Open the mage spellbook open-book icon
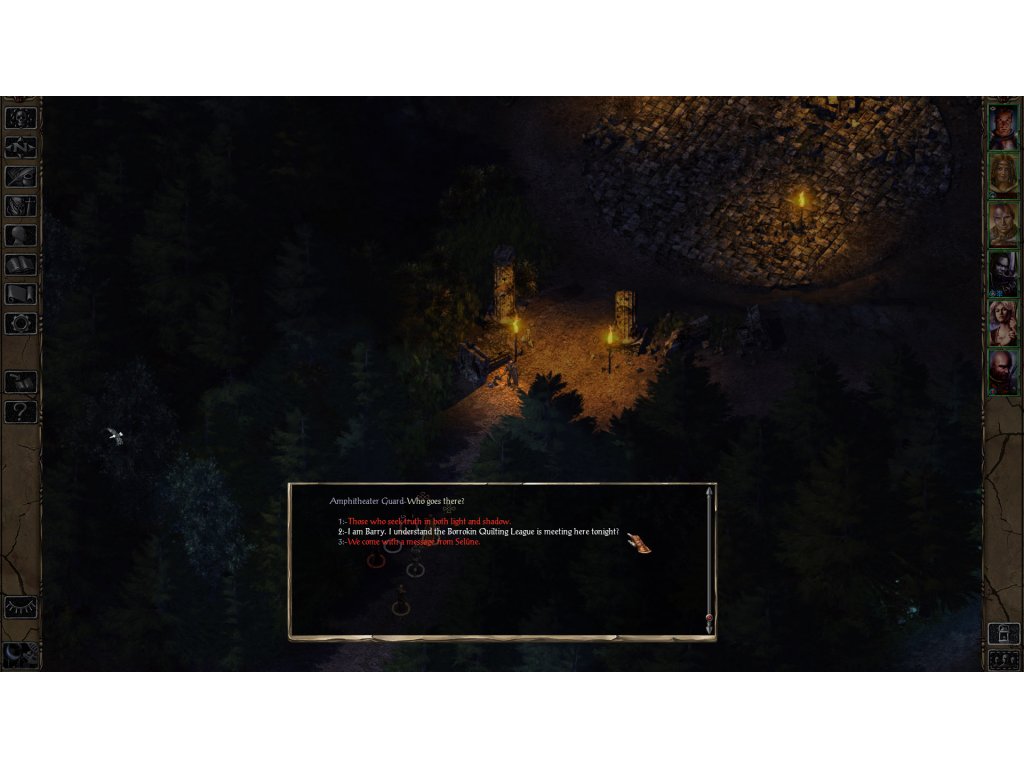The width and height of the screenshot is (1024, 768). point(21,265)
